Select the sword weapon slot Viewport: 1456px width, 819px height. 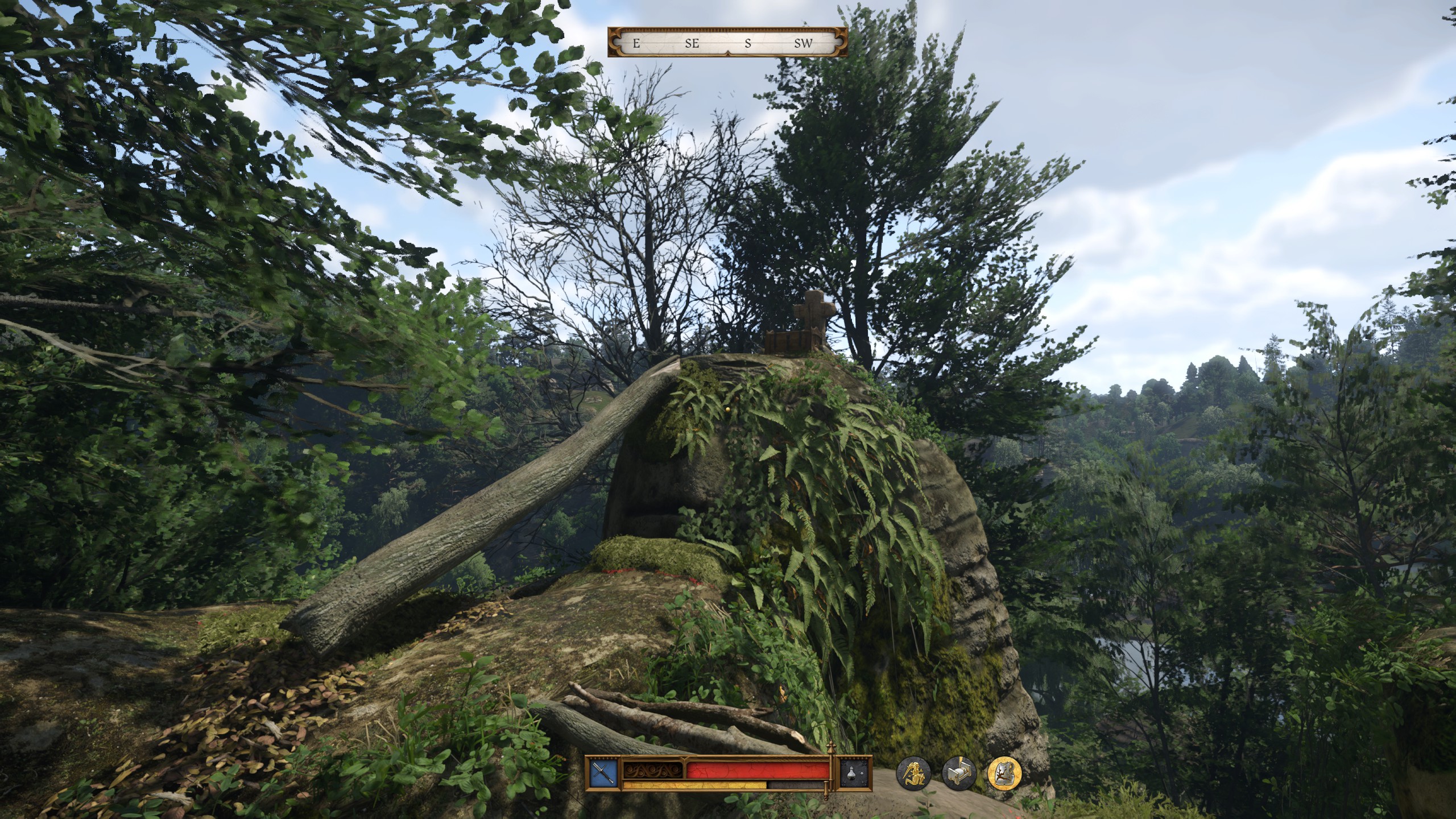[604, 774]
